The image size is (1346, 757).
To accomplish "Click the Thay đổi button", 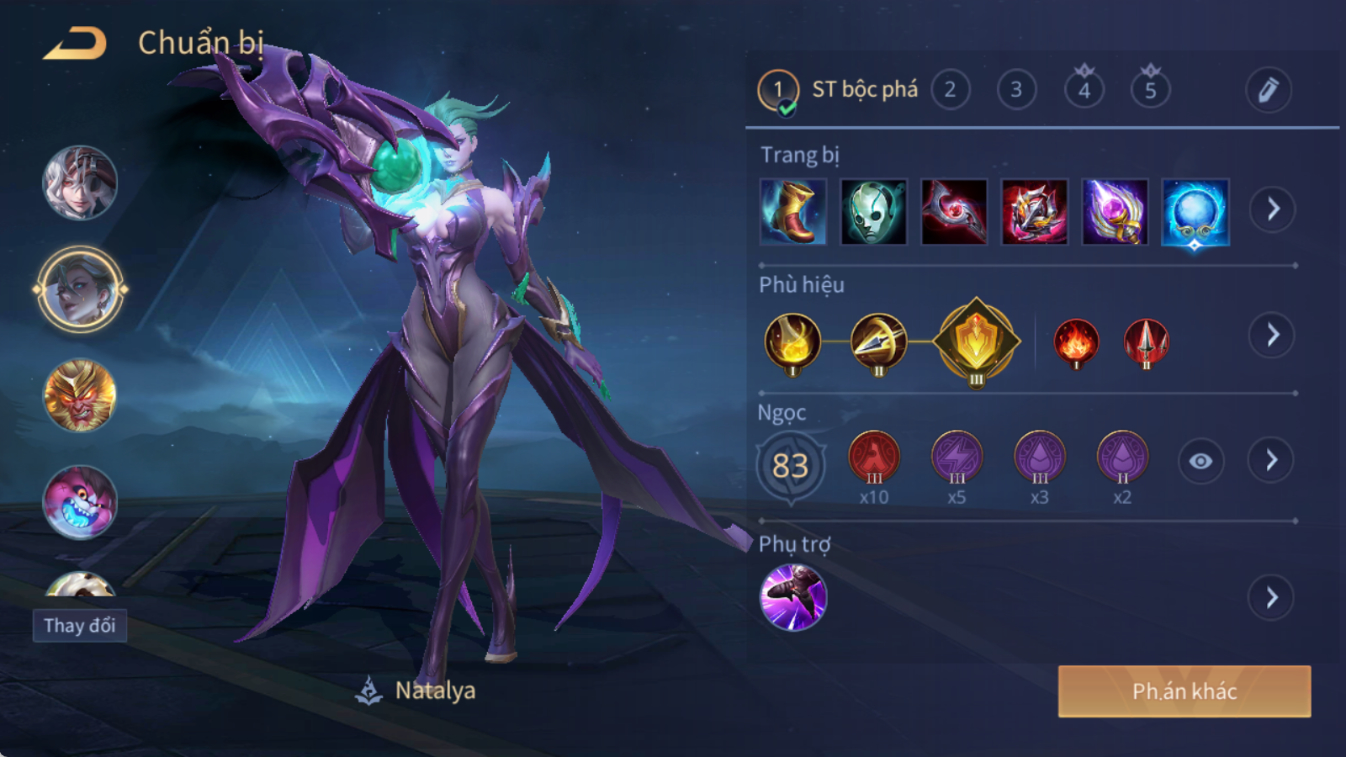I will pos(79,626).
